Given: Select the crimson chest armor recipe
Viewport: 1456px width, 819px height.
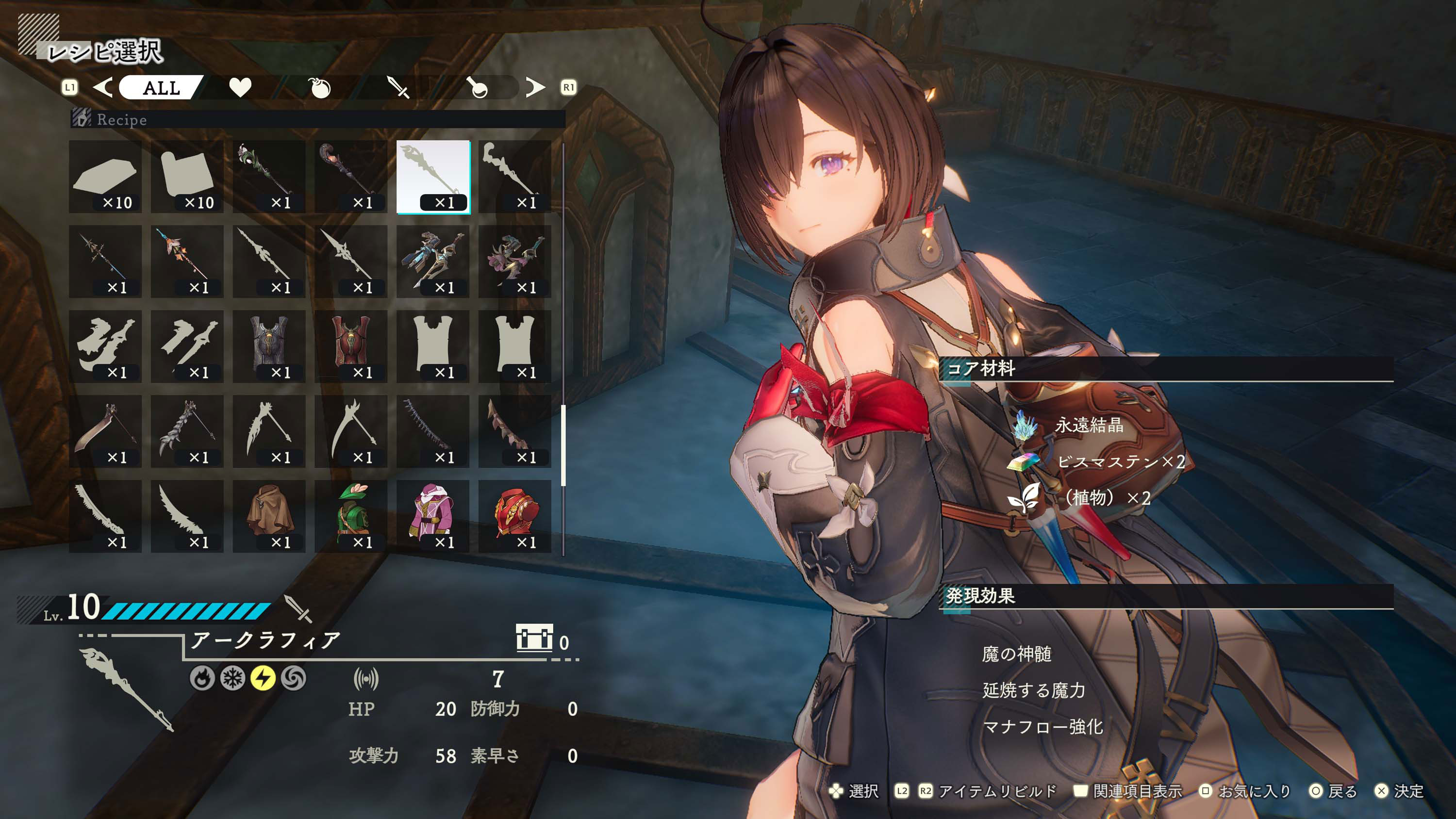Looking at the screenshot, I should 351,346.
